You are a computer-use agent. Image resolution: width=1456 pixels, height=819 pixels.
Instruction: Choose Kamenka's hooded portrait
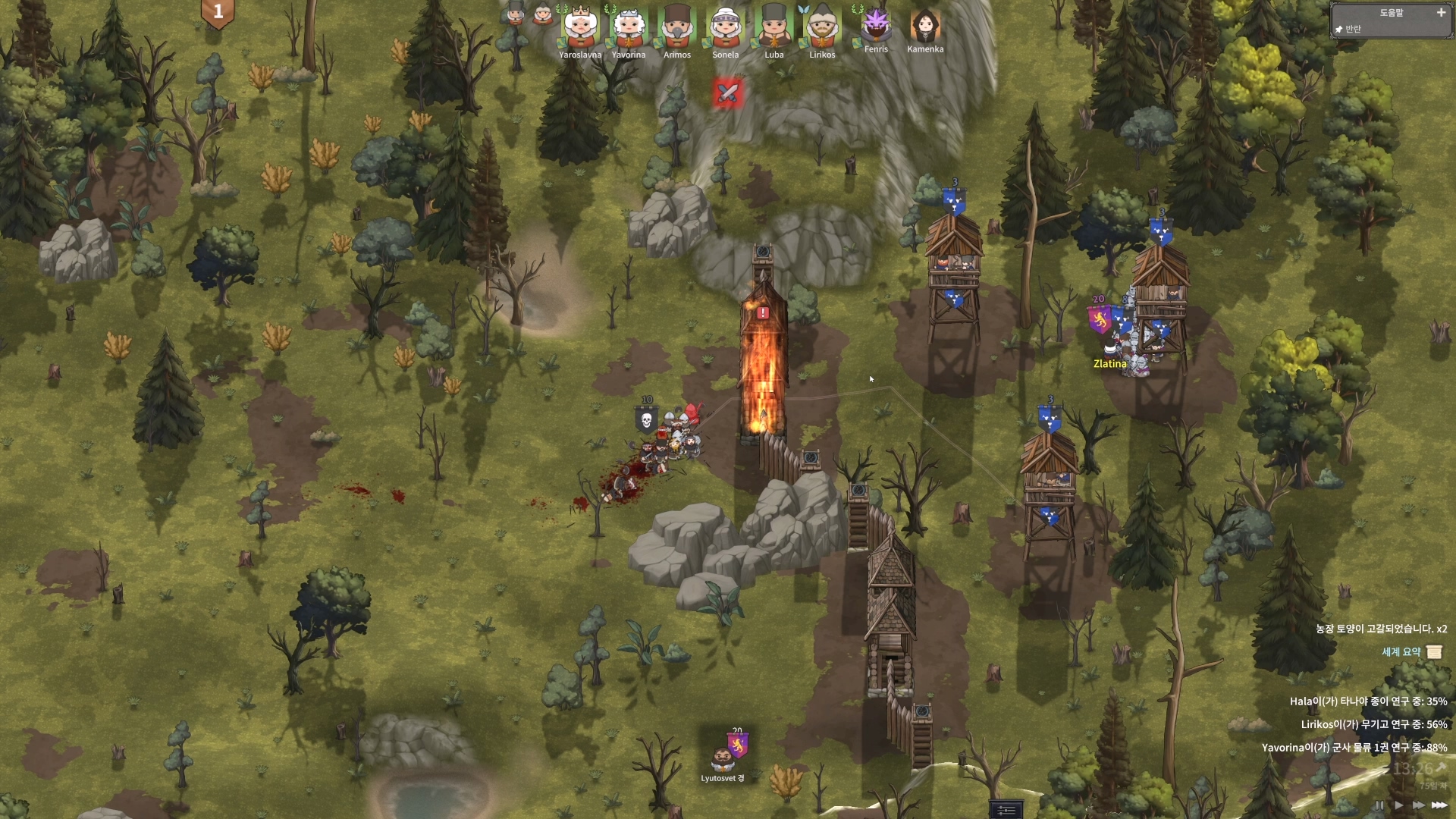[925, 26]
